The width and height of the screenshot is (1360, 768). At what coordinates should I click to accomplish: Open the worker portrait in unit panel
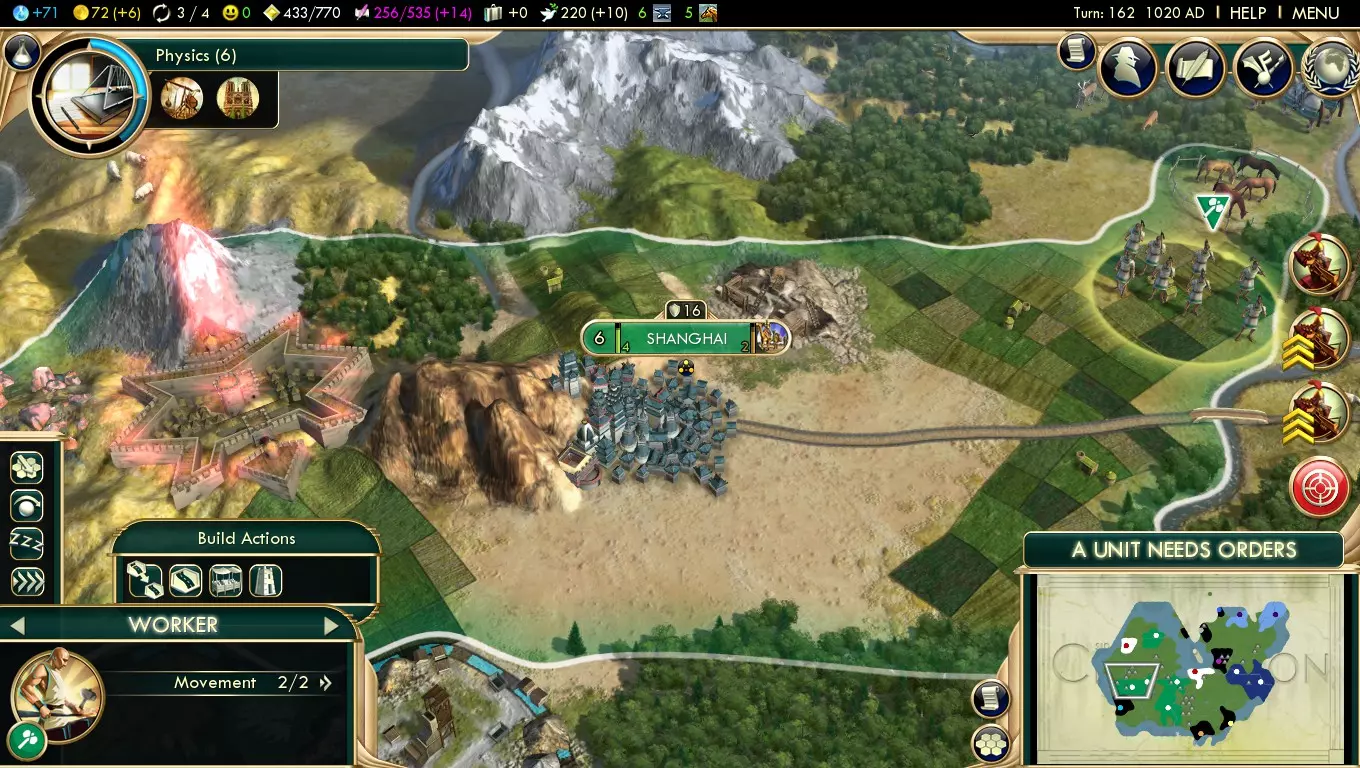[56, 692]
